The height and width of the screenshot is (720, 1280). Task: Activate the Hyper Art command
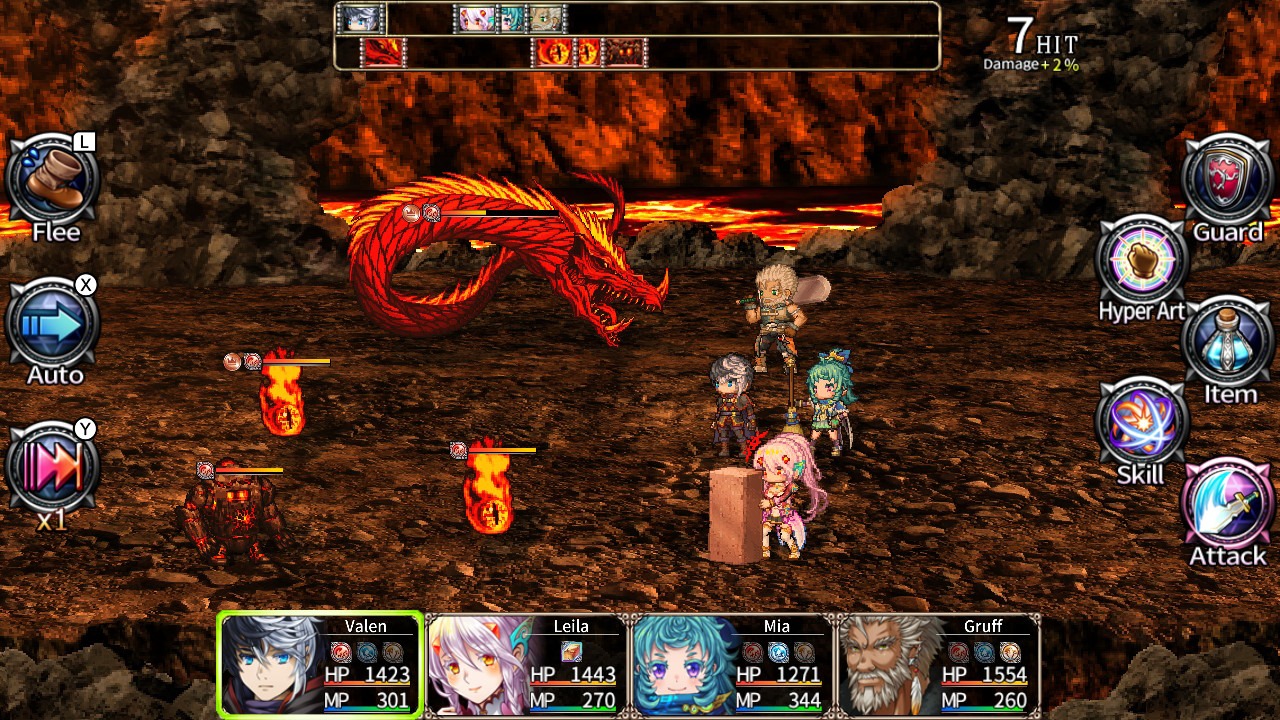click(1142, 262)
